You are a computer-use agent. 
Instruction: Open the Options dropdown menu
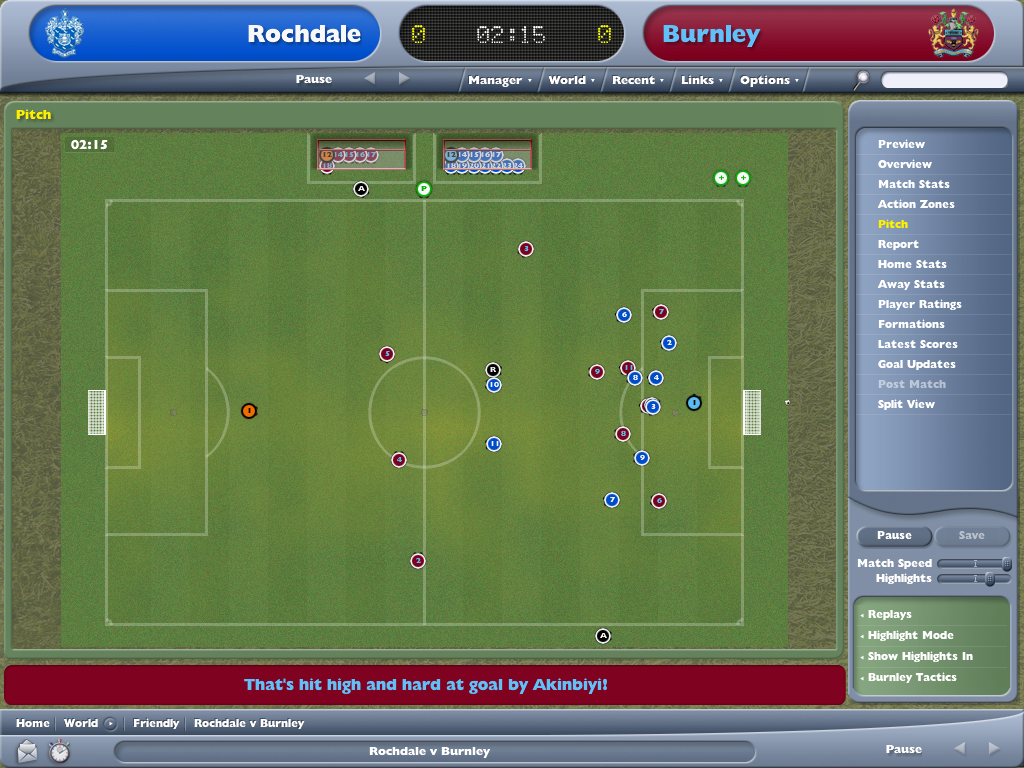click(769, 80)
